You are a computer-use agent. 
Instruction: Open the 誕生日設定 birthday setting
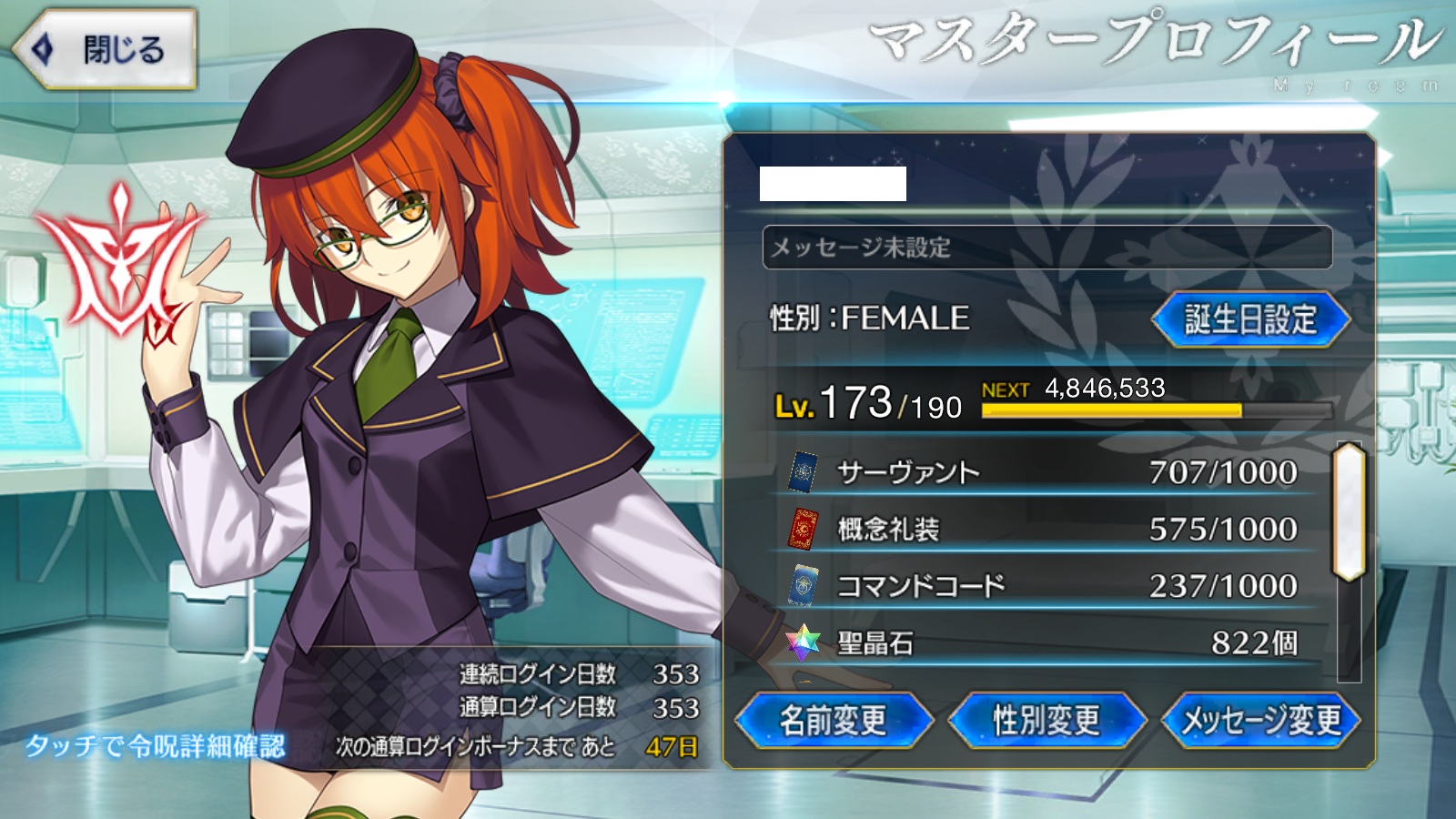point(1250,319)
